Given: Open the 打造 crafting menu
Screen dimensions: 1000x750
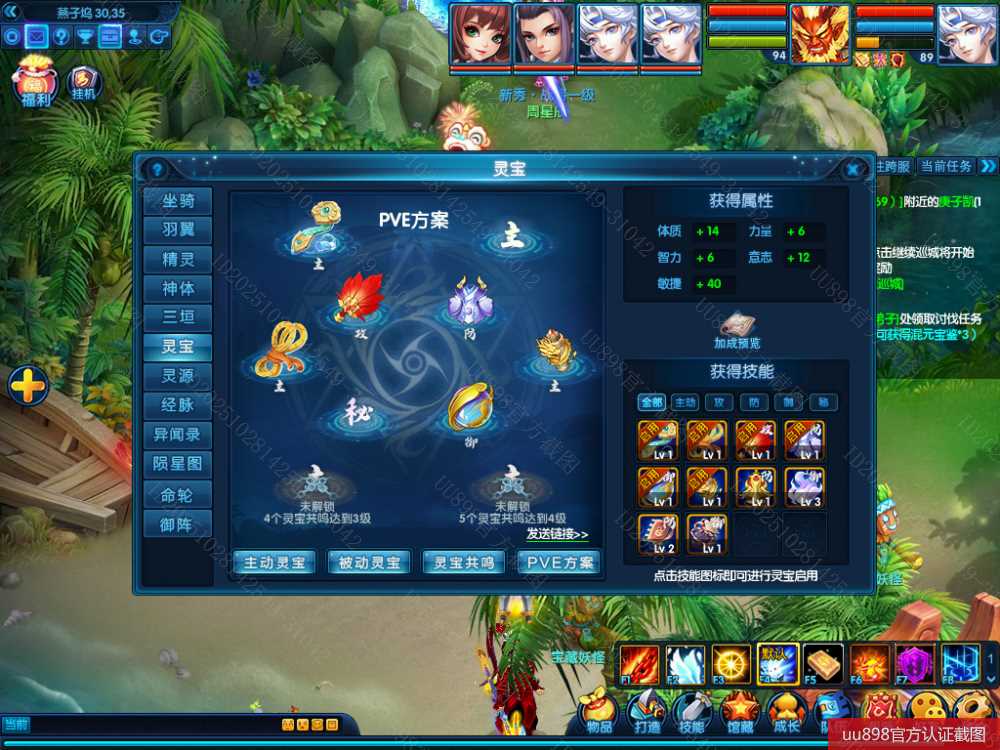Looking at the screenshot, I should point(646,713).
